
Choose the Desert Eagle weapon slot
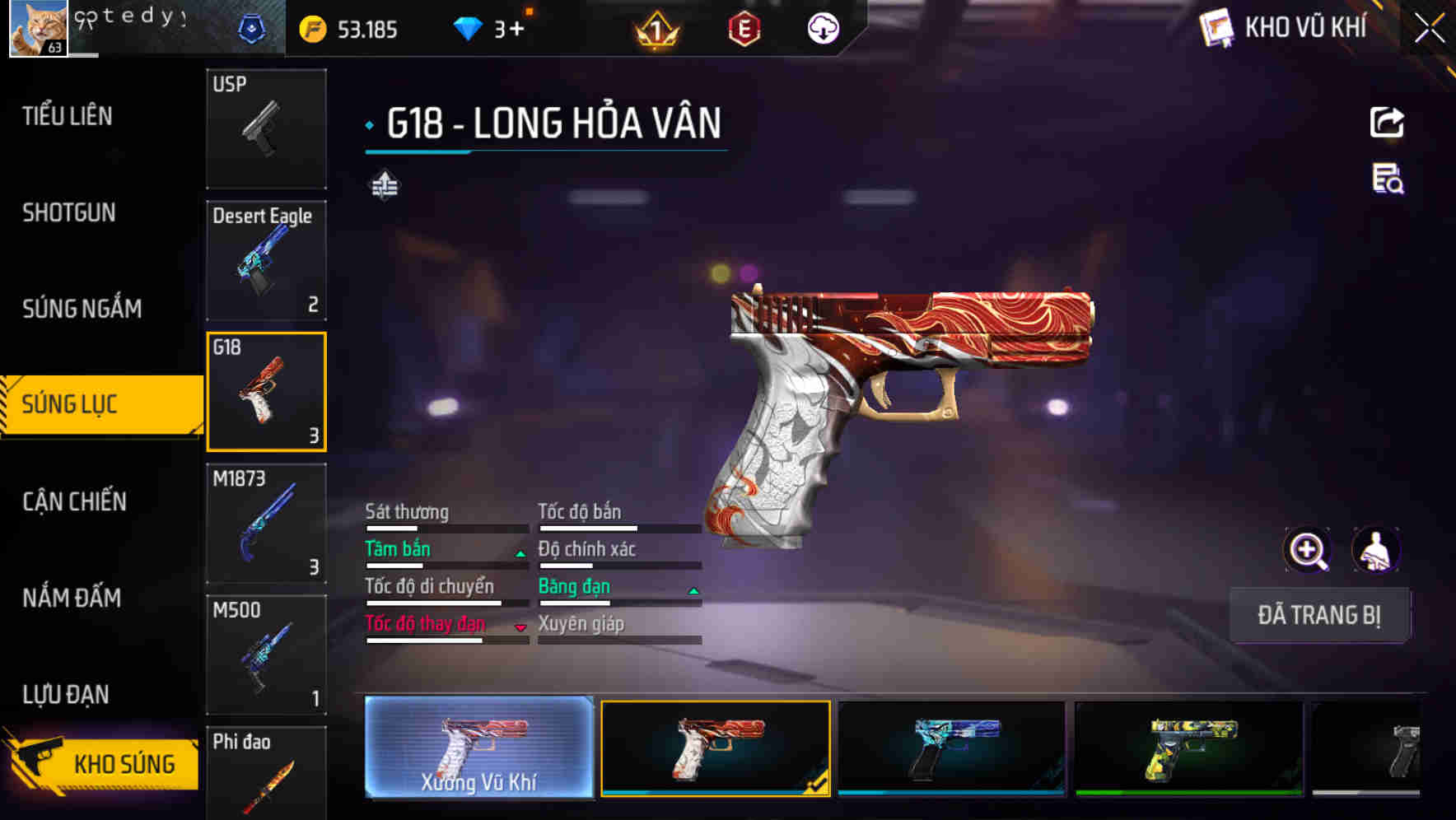tap(266, 260)
